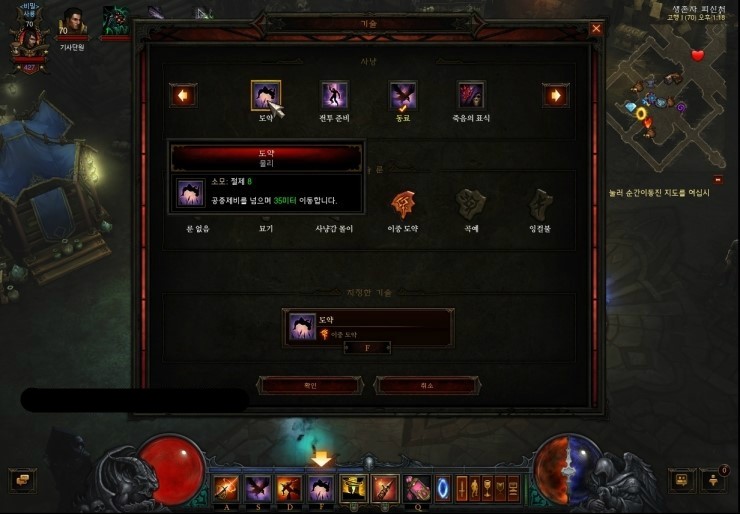Image resolution: width=740 pixels, height=514 pixels.
Task: Select the 잉걸불 rune
Action: 540,204
